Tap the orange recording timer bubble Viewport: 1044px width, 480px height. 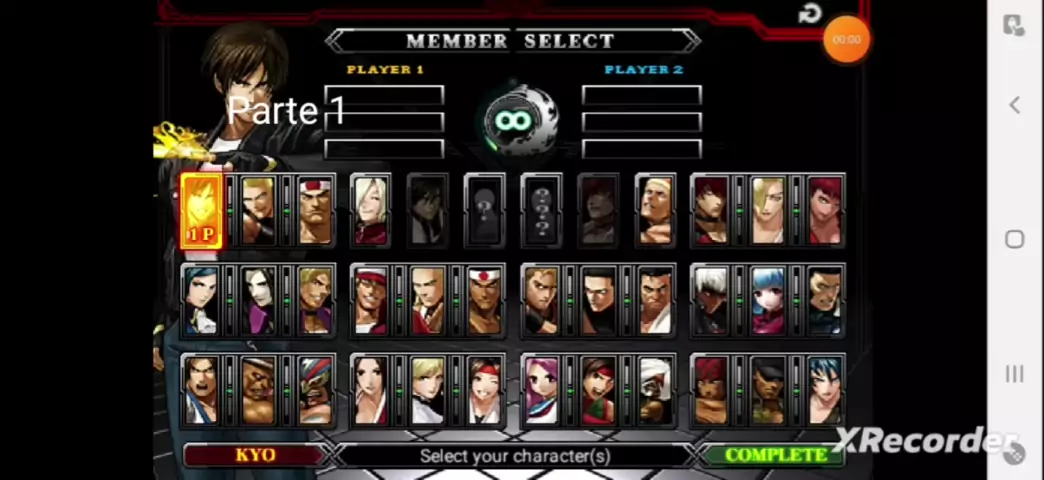846,40
